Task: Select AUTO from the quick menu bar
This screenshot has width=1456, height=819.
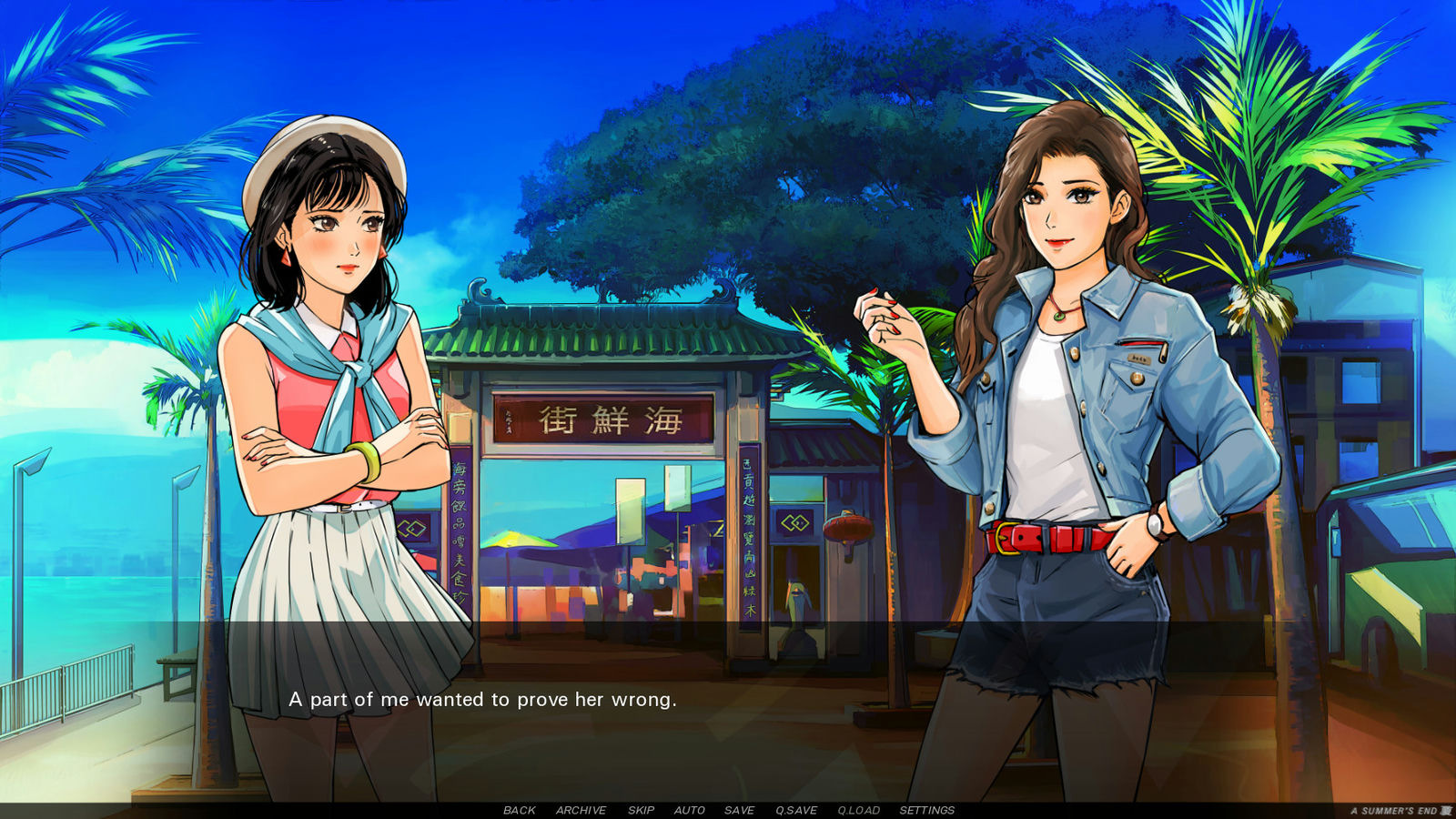Action: (x=689, y=810)
